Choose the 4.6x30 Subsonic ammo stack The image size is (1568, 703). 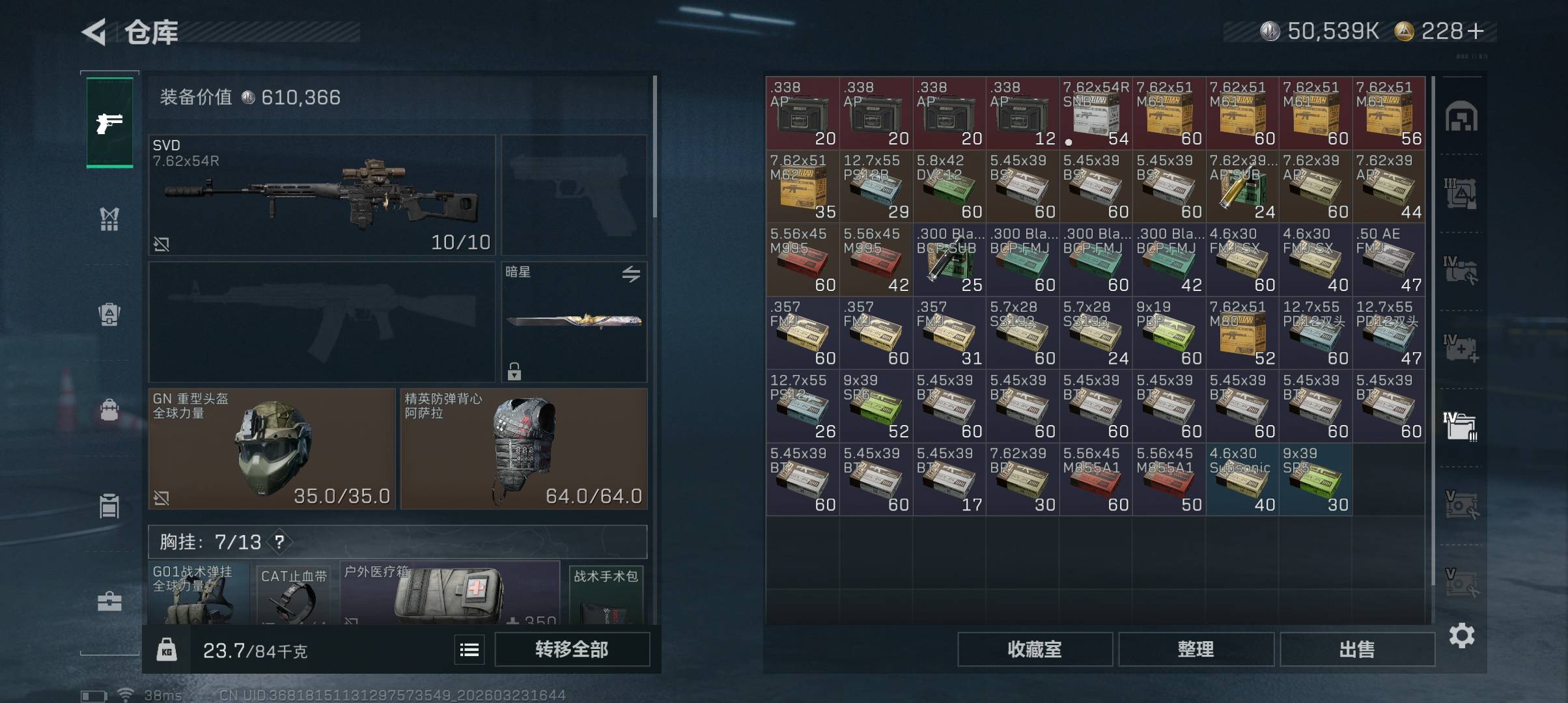click(1242, 479)
